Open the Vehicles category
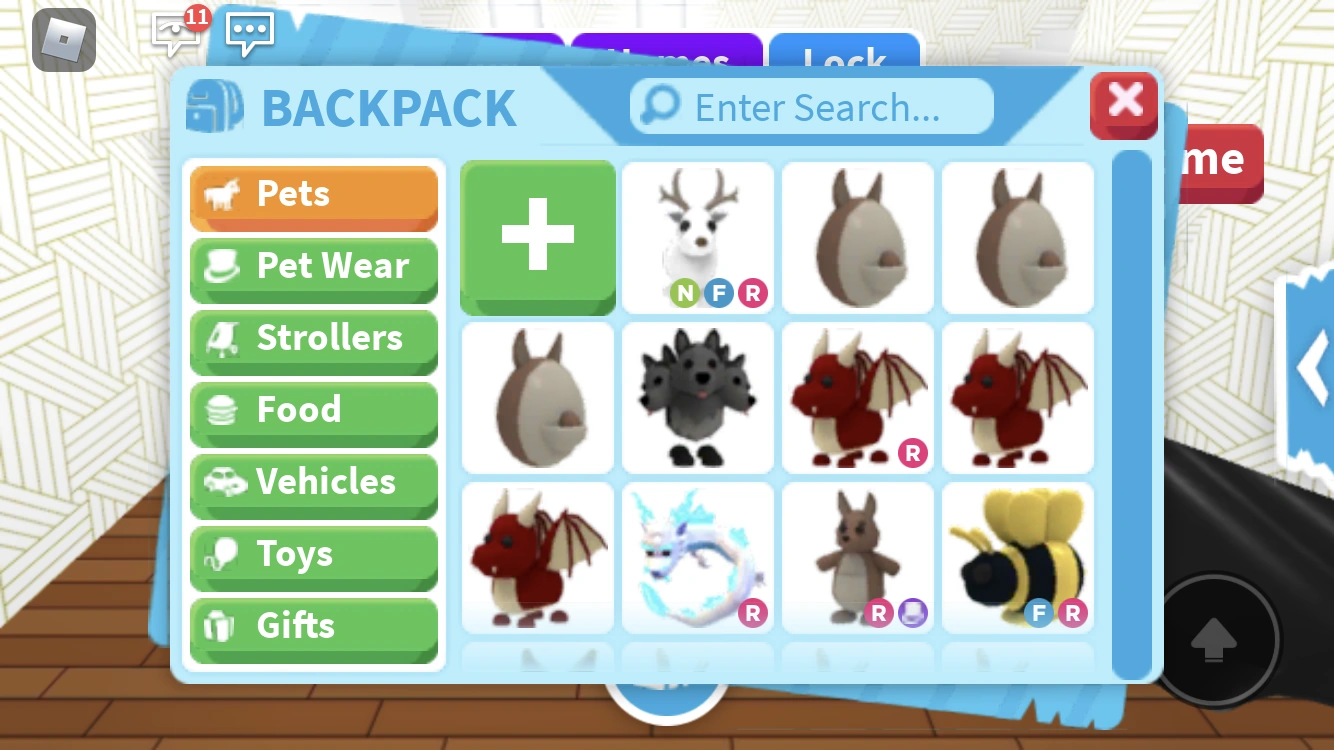This screenshot has width=1334, height=750. (x=313, y=482)
